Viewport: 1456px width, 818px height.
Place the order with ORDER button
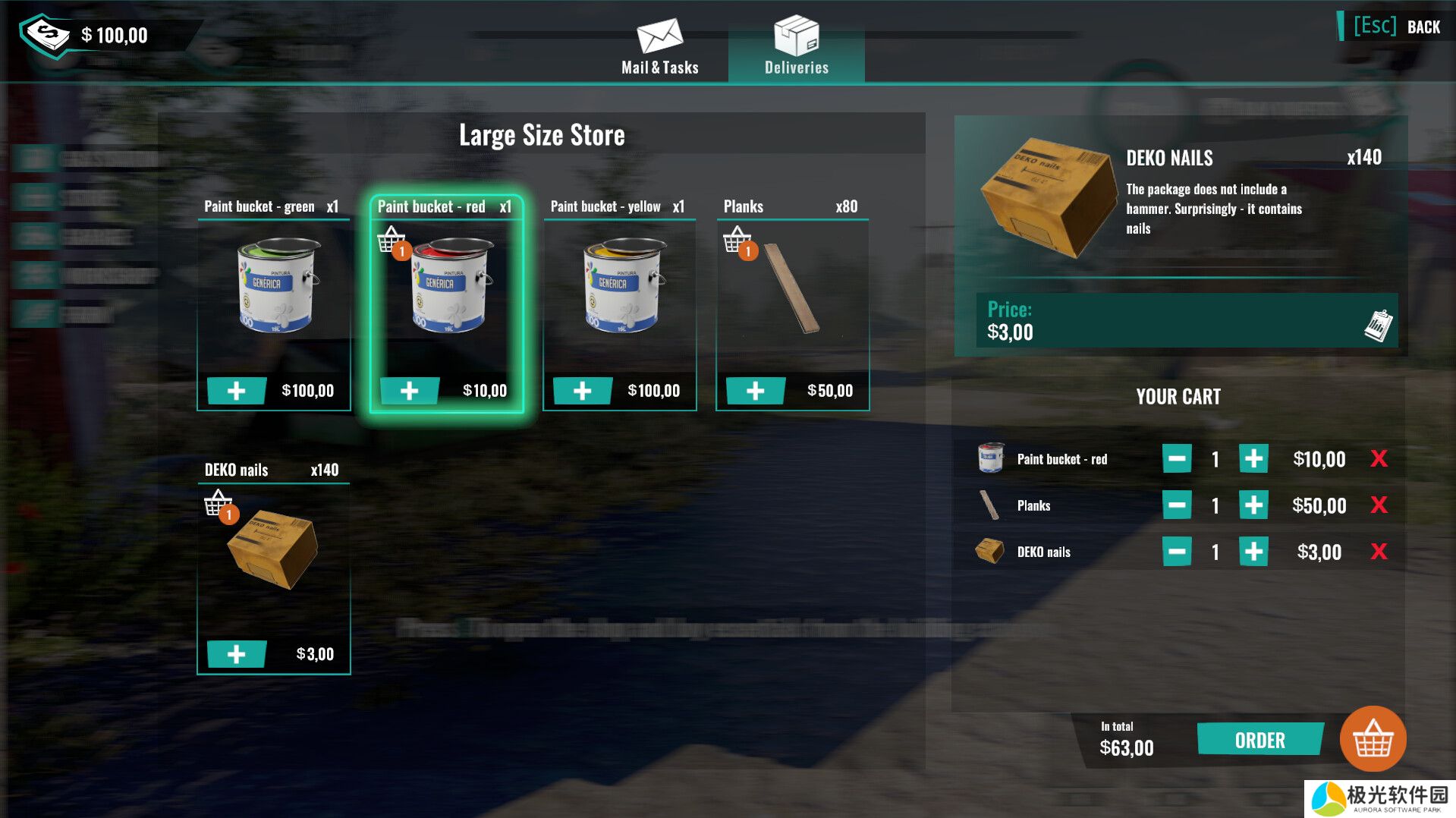(x=1259, y=740)
